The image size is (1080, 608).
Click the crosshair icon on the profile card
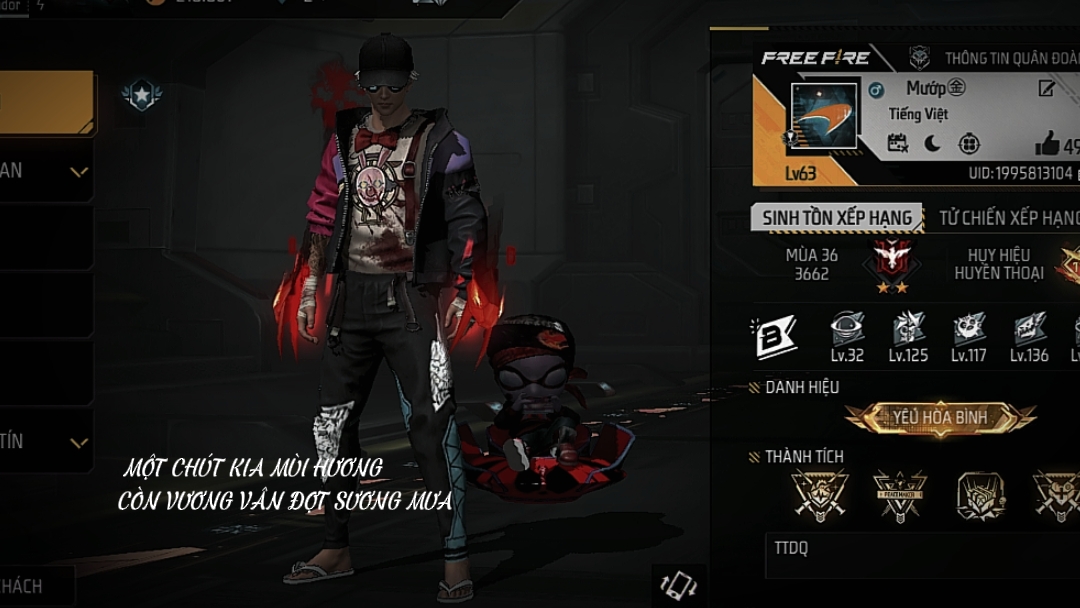pyautogui.click(x=969, y=144)
